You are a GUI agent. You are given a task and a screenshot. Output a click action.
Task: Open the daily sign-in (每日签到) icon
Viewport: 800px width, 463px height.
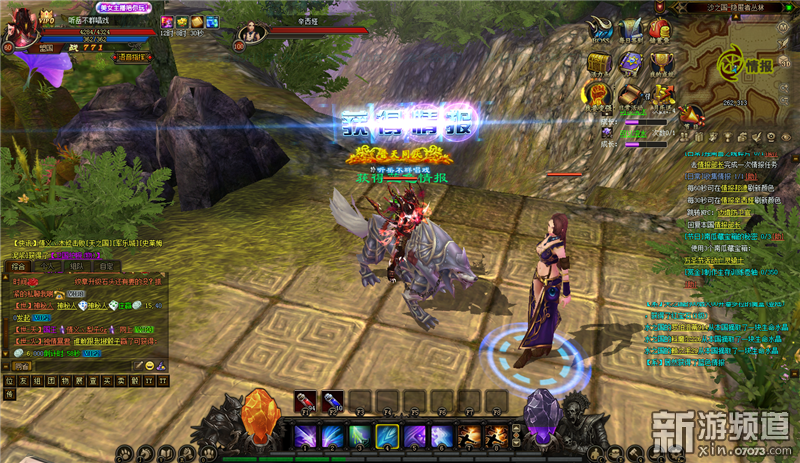point(632,30)
